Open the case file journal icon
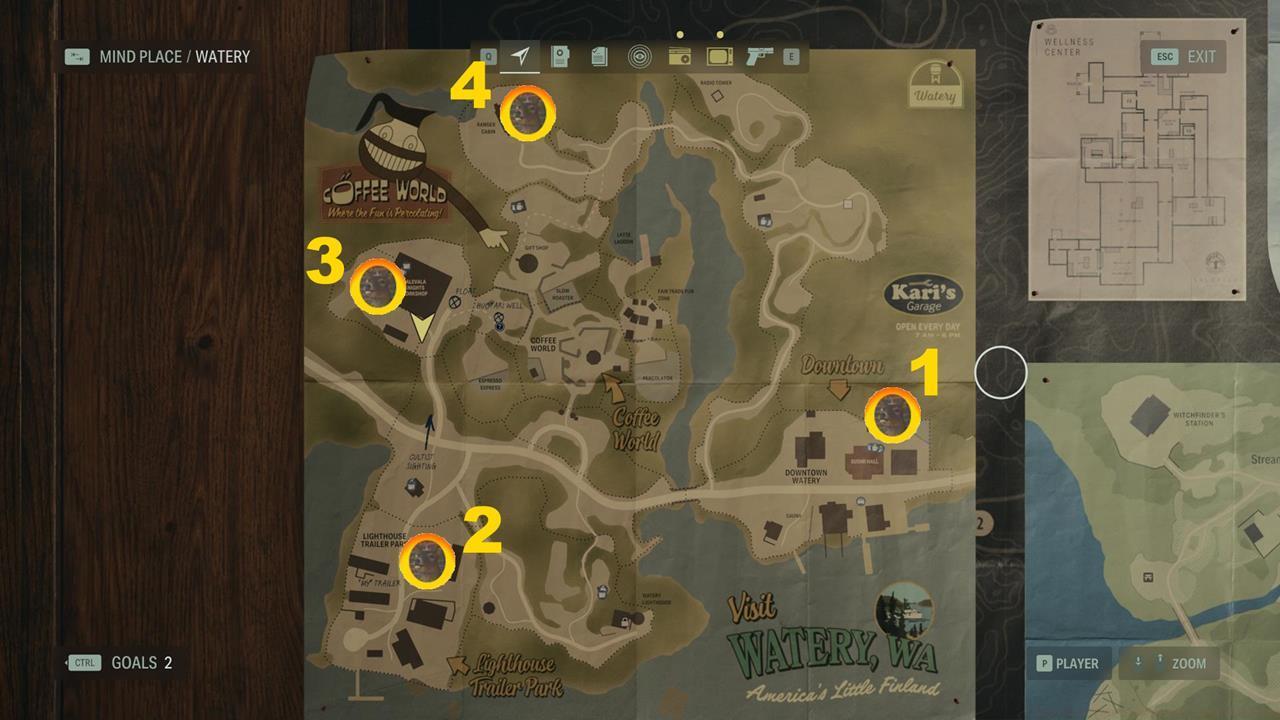The image size is (1280, 720). pos(558,58)
